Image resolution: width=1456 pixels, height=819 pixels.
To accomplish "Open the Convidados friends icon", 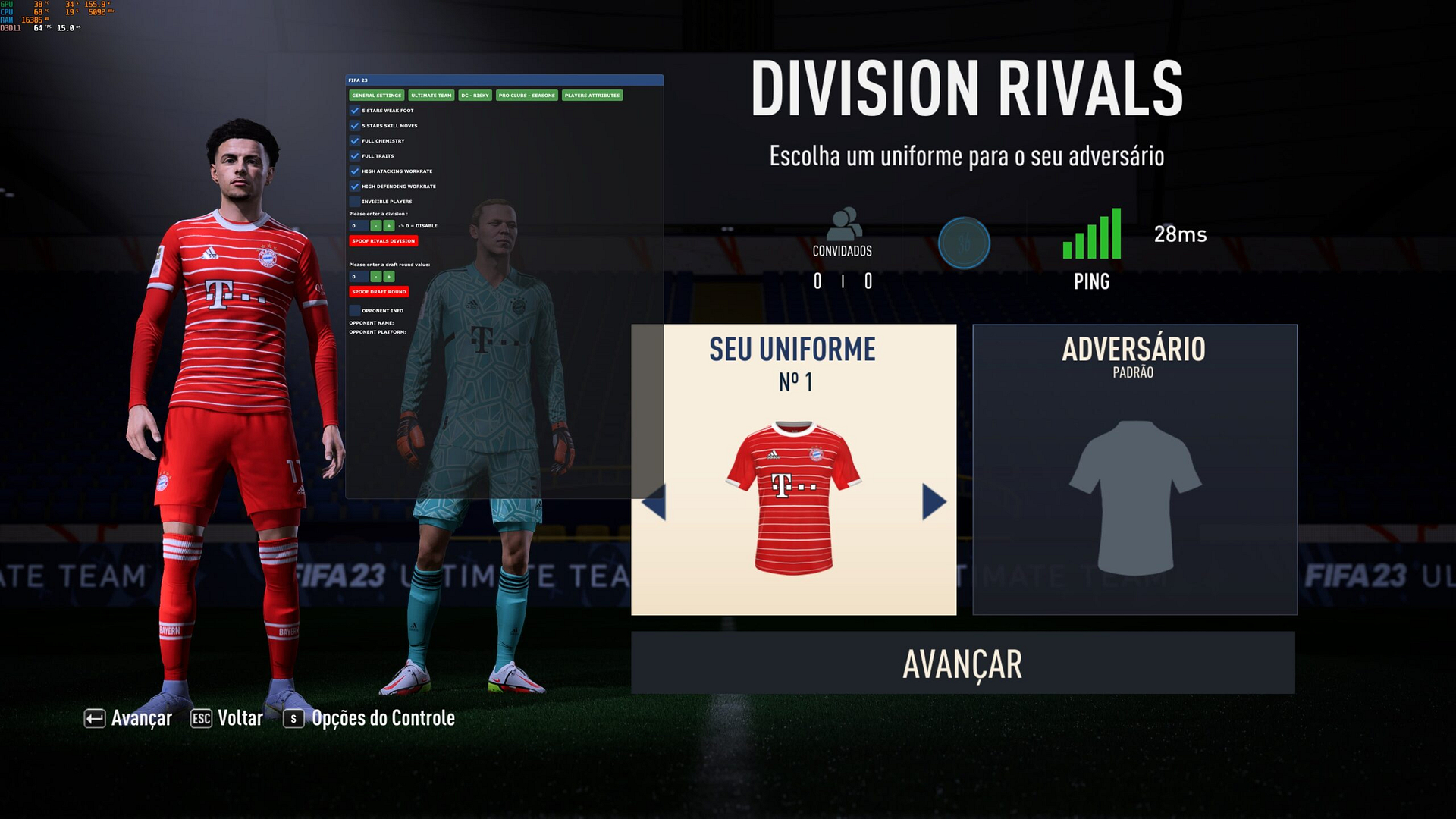I will [843, 224].
